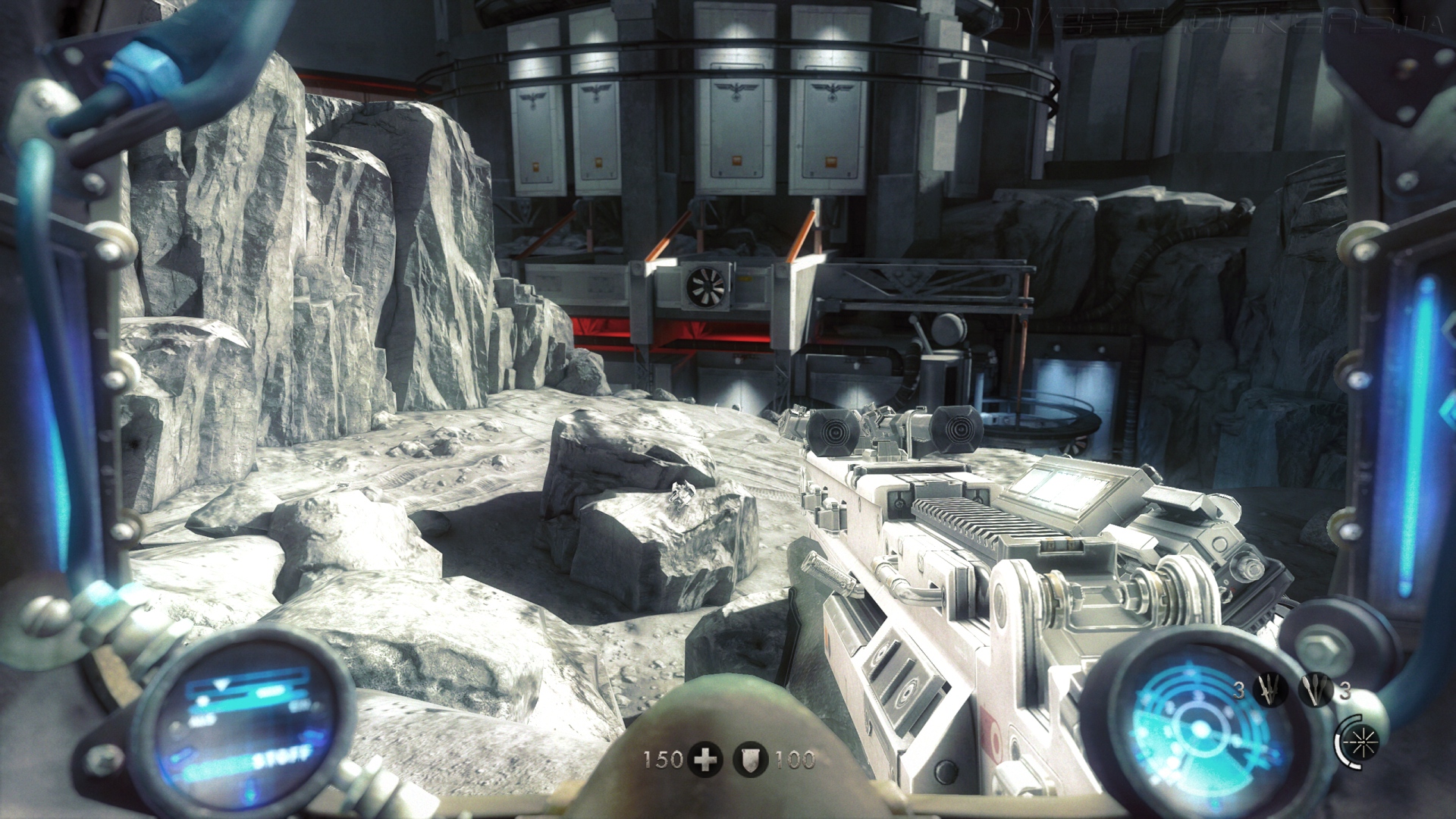The height and width of the screenshot is (819, 1456).
Task: Select the stick grenades icon
Action: point(1316,690)
